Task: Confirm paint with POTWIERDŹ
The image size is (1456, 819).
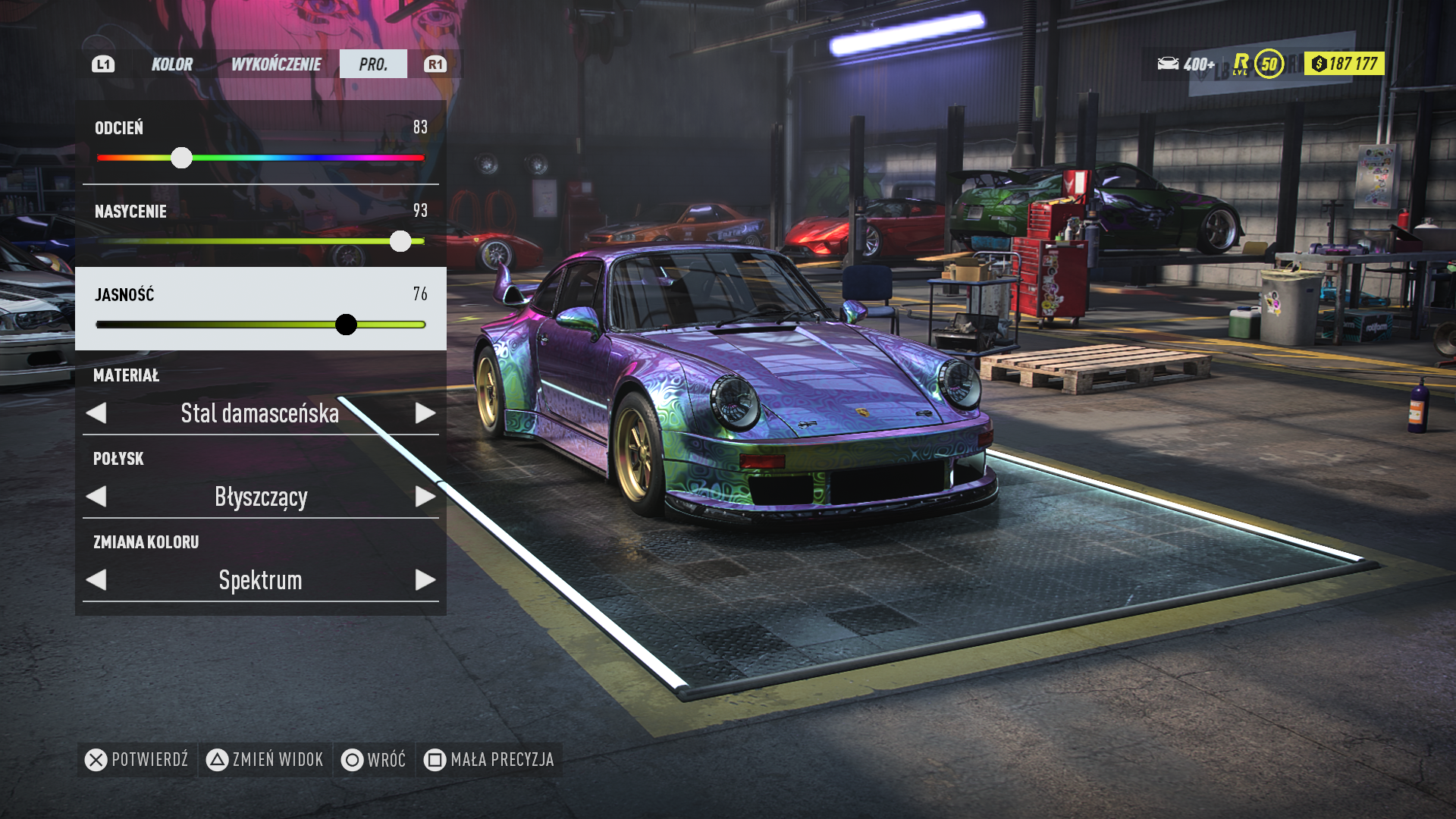Action: (x=137, y=760)
